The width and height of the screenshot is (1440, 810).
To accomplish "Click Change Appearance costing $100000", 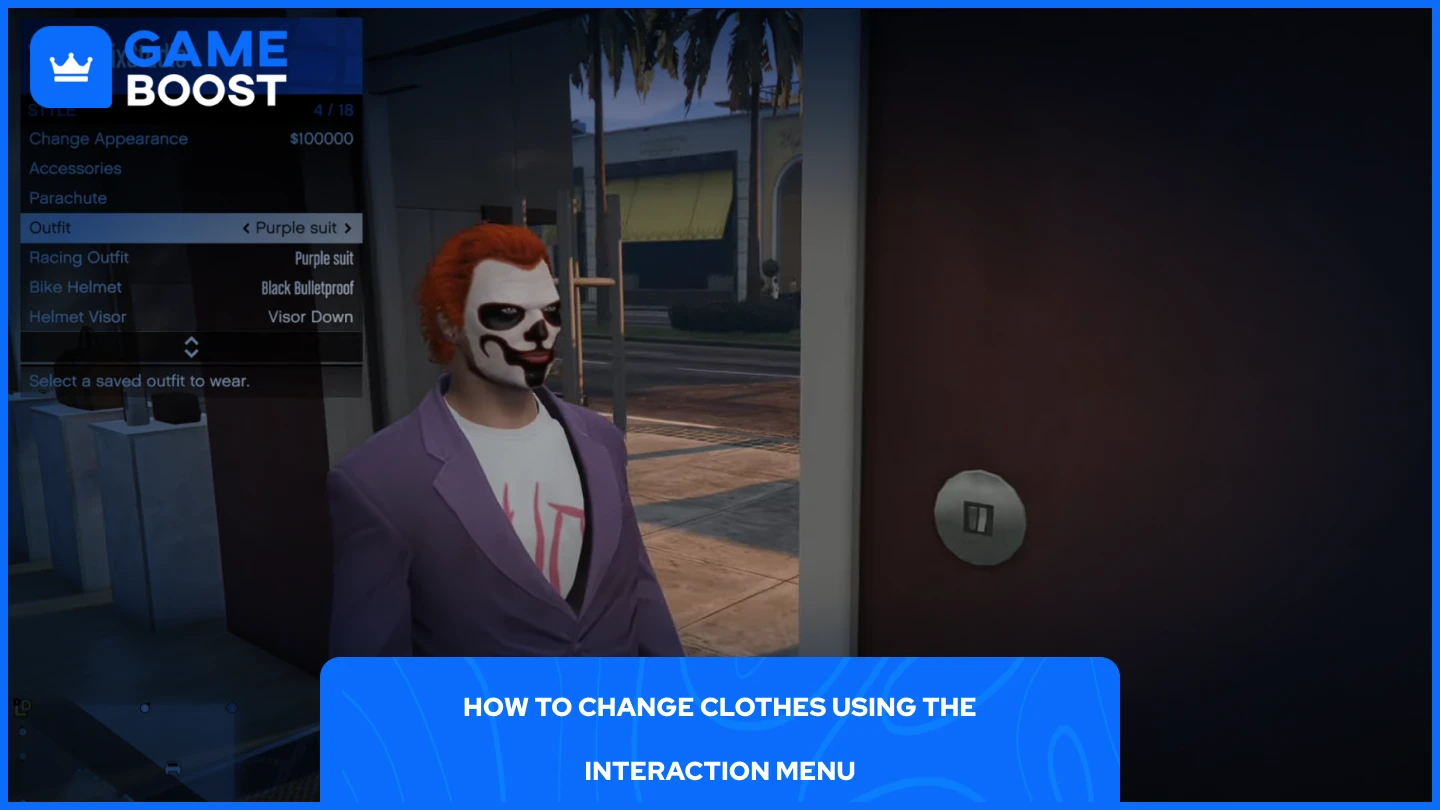I will click(x=110, y=139).
